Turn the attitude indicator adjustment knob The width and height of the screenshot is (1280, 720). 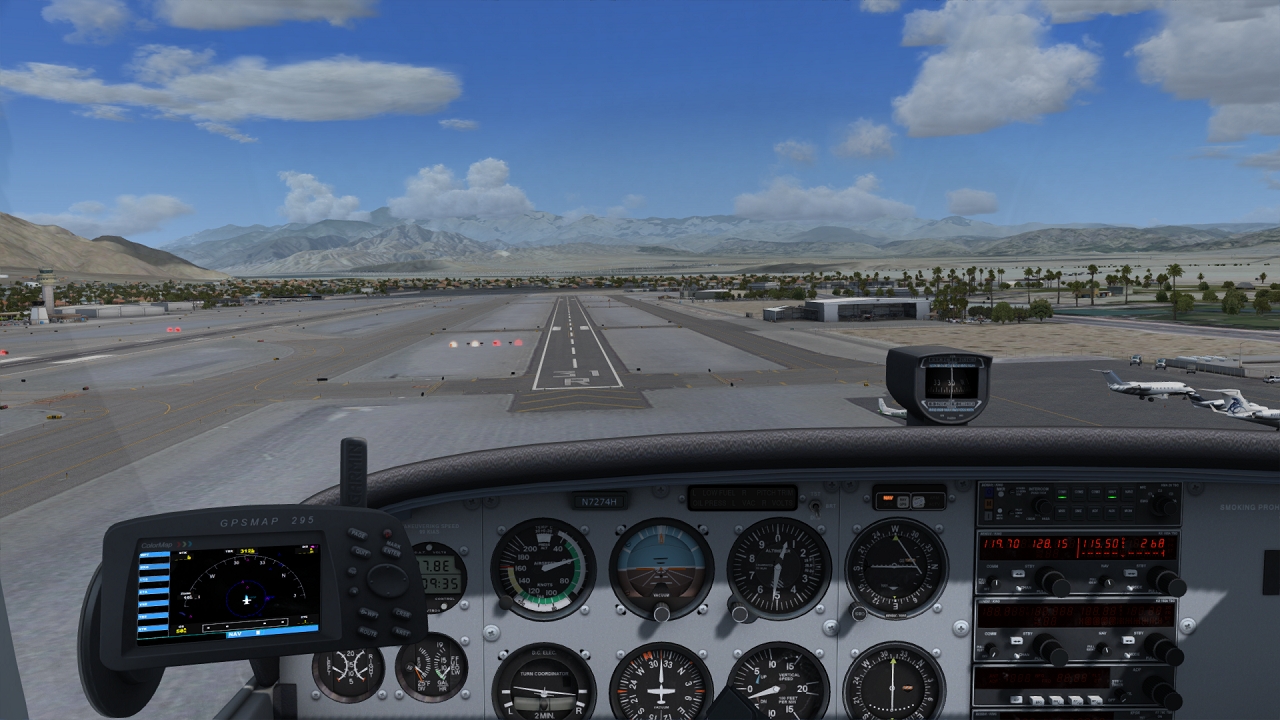pos(661,611)
